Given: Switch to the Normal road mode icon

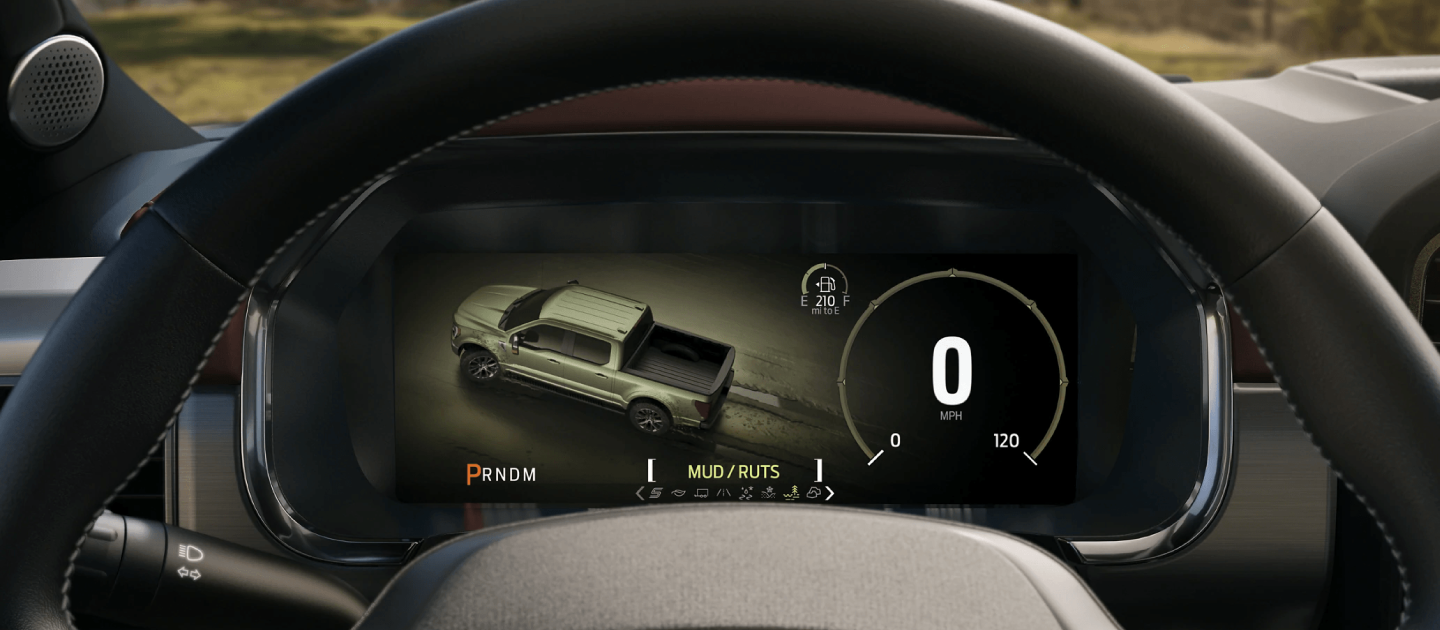Looking at the screenshot, I should [723, 493].
